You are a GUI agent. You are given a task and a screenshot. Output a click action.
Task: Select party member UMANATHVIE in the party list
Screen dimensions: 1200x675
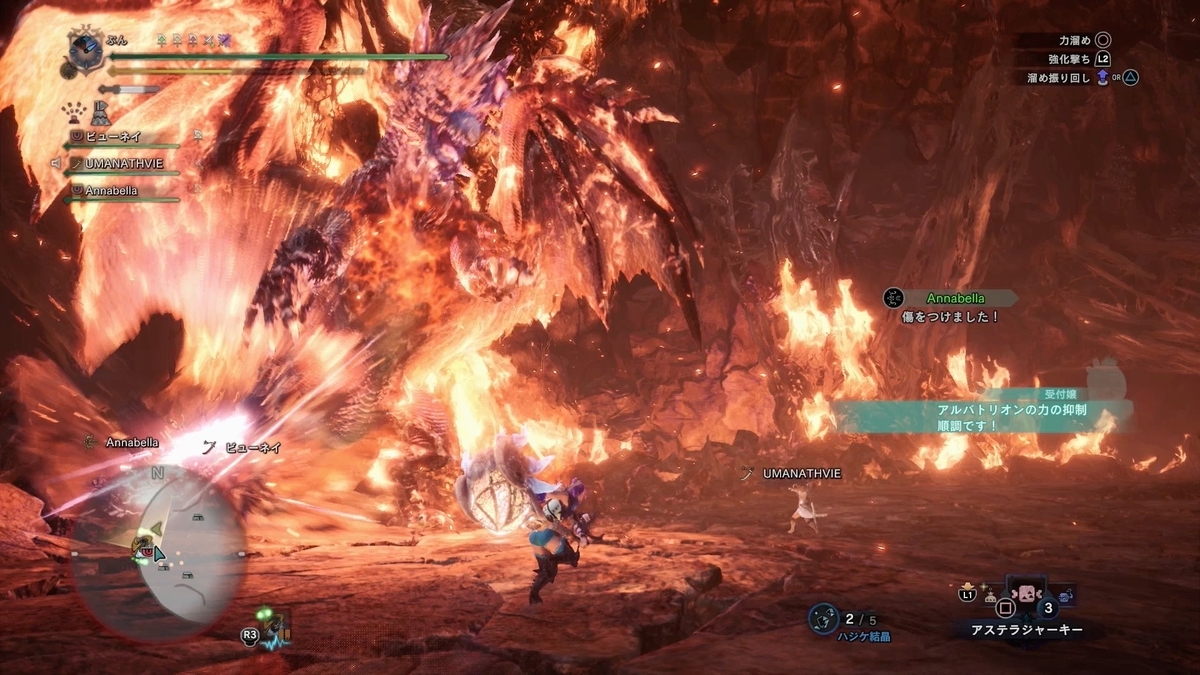(123, 162)
